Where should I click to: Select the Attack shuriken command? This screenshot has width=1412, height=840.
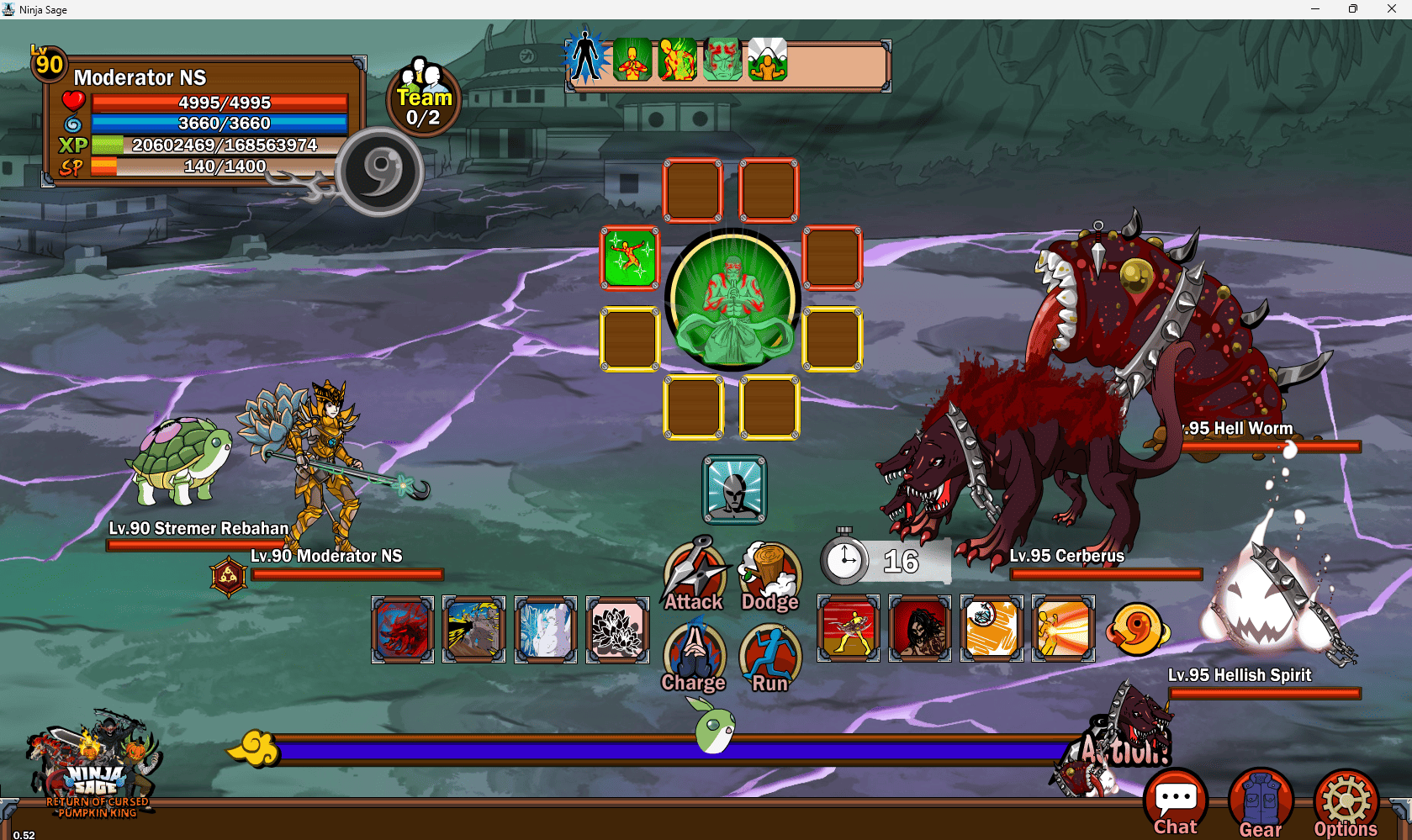coord(694,575)
